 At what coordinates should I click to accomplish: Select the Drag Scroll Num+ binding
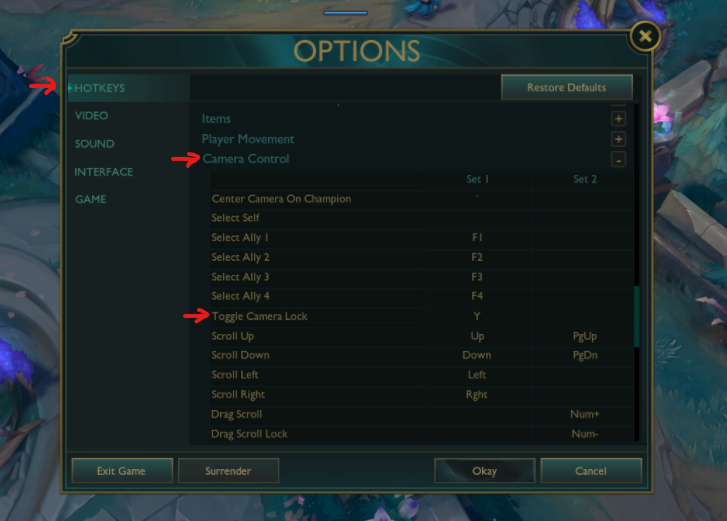coord(584,414)
